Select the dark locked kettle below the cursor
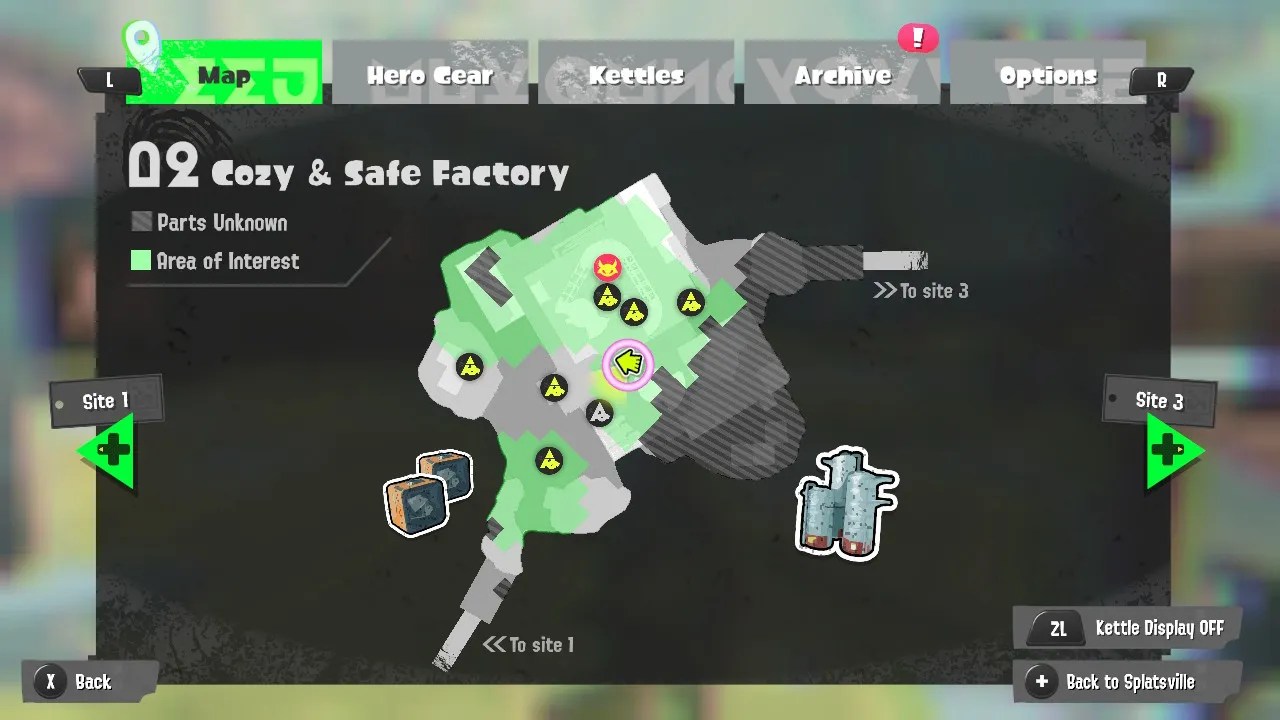The width and height of the screenshot is (1280, 720). point(599,412)
